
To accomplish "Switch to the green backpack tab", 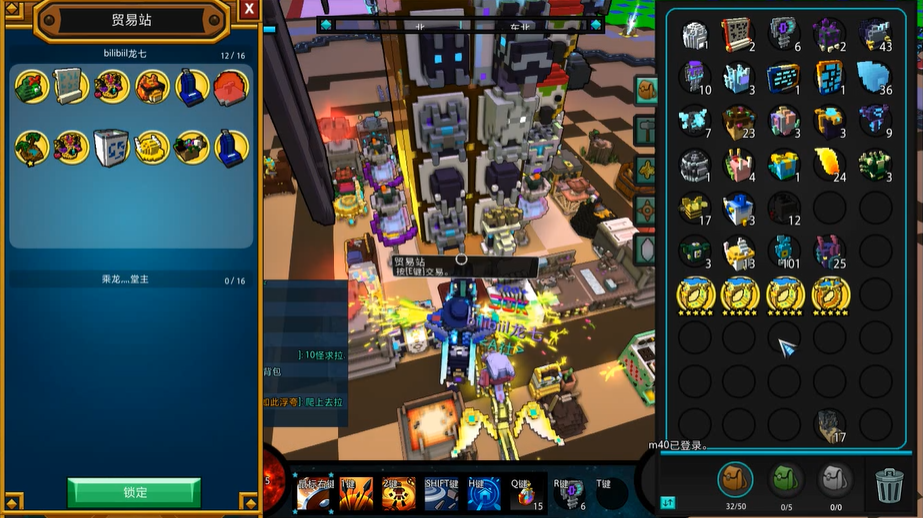I will (x=786, y=481).
